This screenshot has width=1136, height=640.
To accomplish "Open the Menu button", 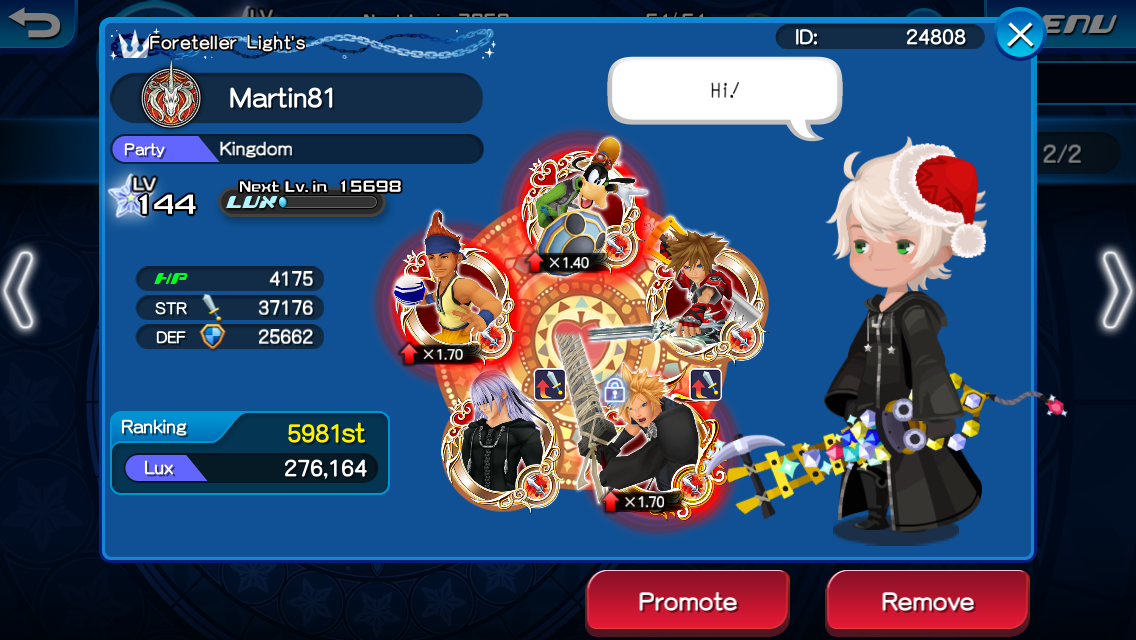I will click(1085, 24).
